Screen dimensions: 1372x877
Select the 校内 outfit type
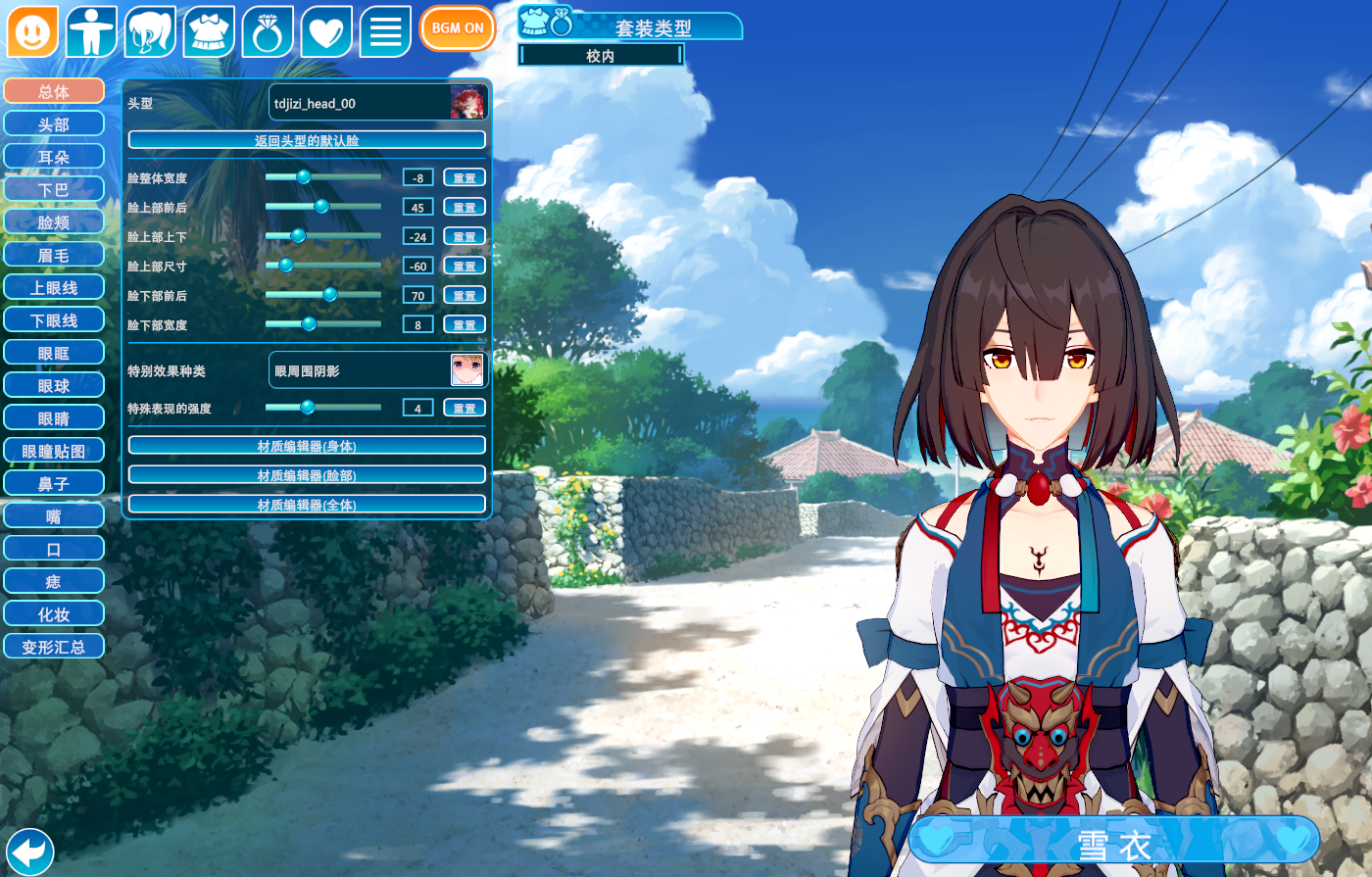coord(601,56)
